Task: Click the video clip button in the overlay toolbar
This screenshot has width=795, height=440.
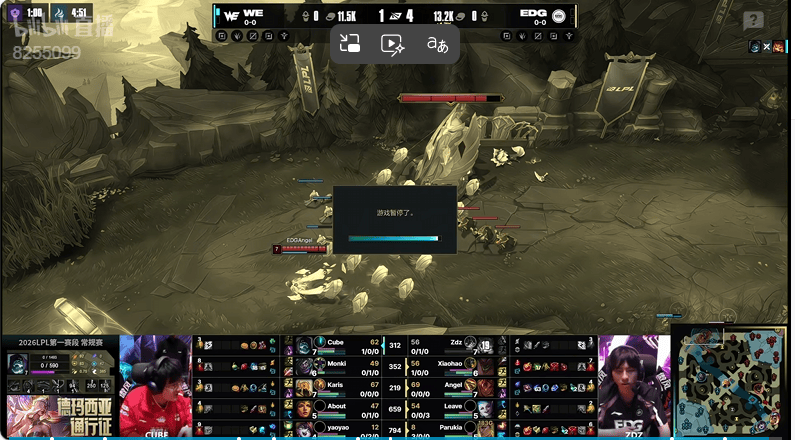Action: point(393,44)
